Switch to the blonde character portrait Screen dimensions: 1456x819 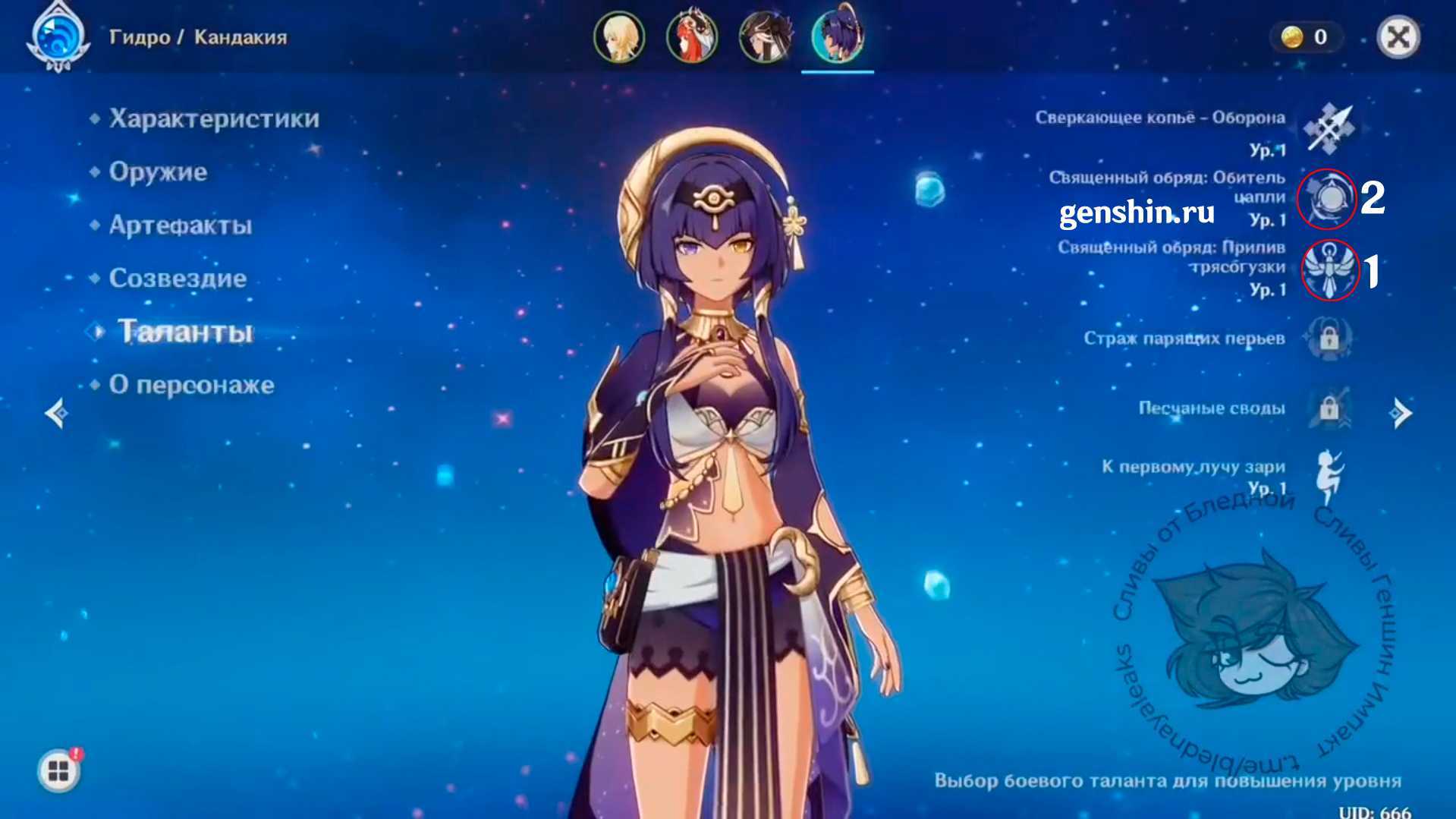pyautogui.click(x=619, y=37)
